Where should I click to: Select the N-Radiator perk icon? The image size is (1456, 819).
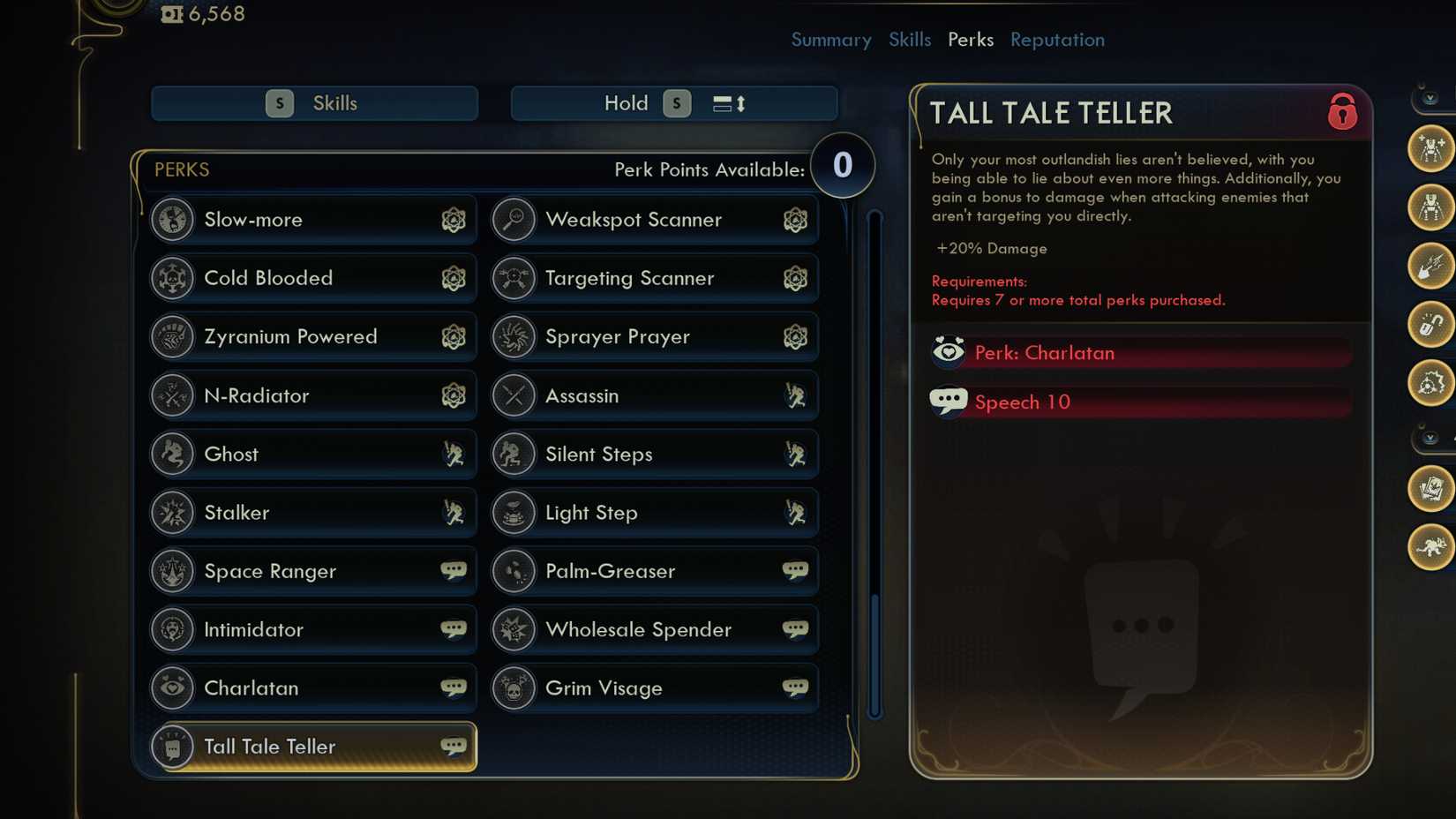[x=173, y=395]
